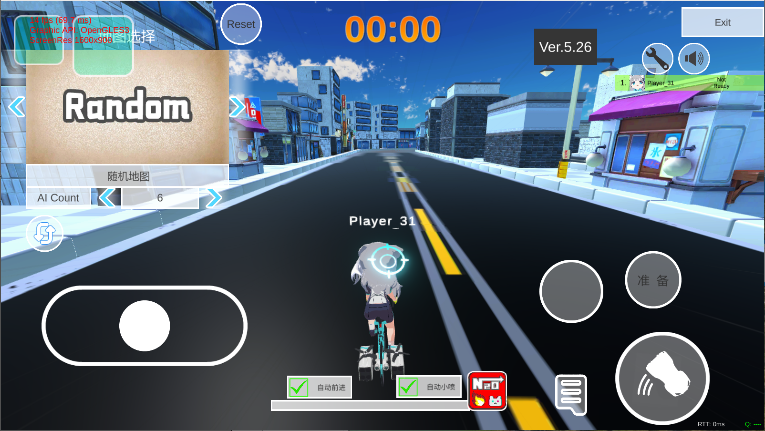Click the Reset button
This screenshot has height=431, width=765.
point(241,23)
